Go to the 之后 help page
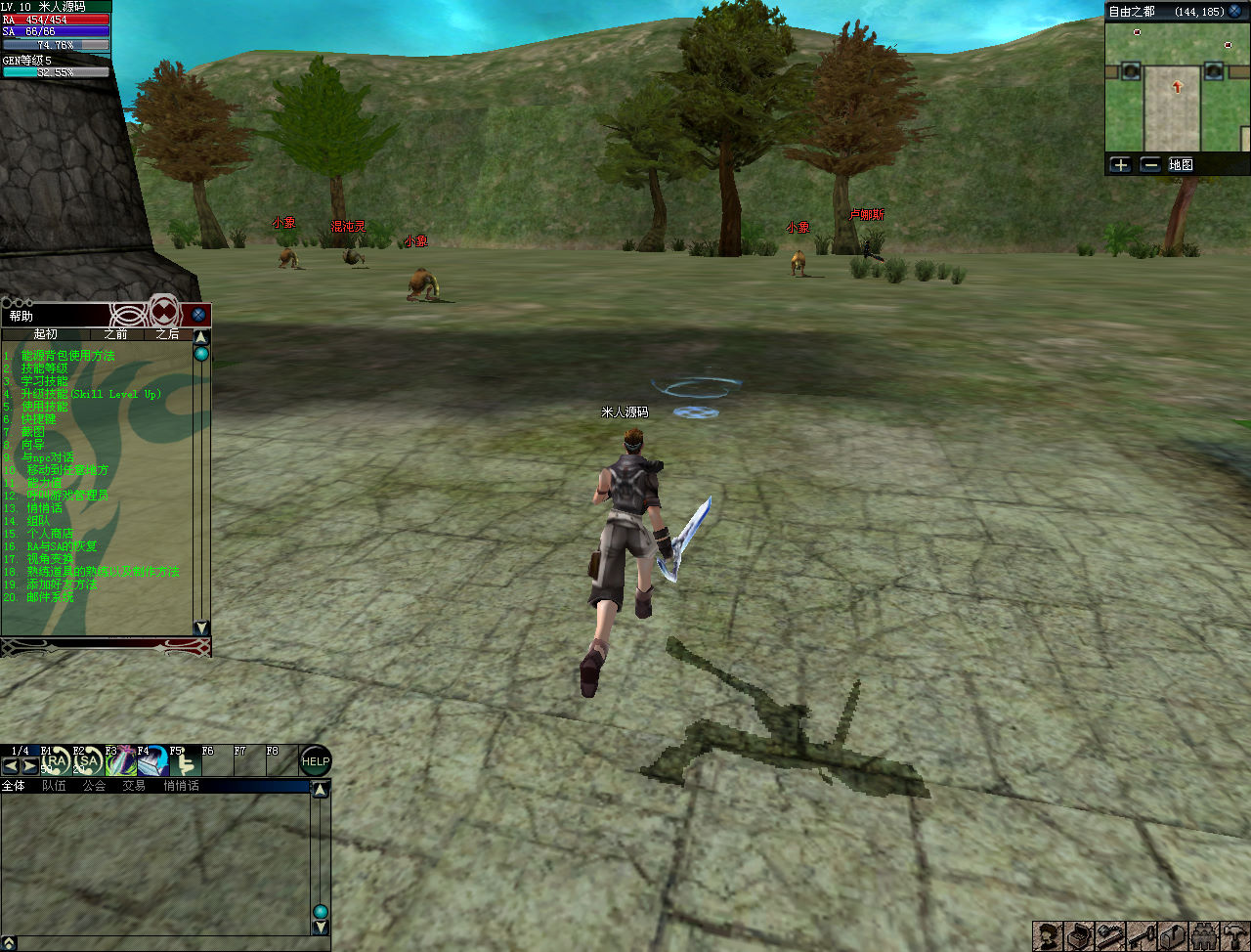The height and width of the screenshot is (952, 1251). coord(167,334)
